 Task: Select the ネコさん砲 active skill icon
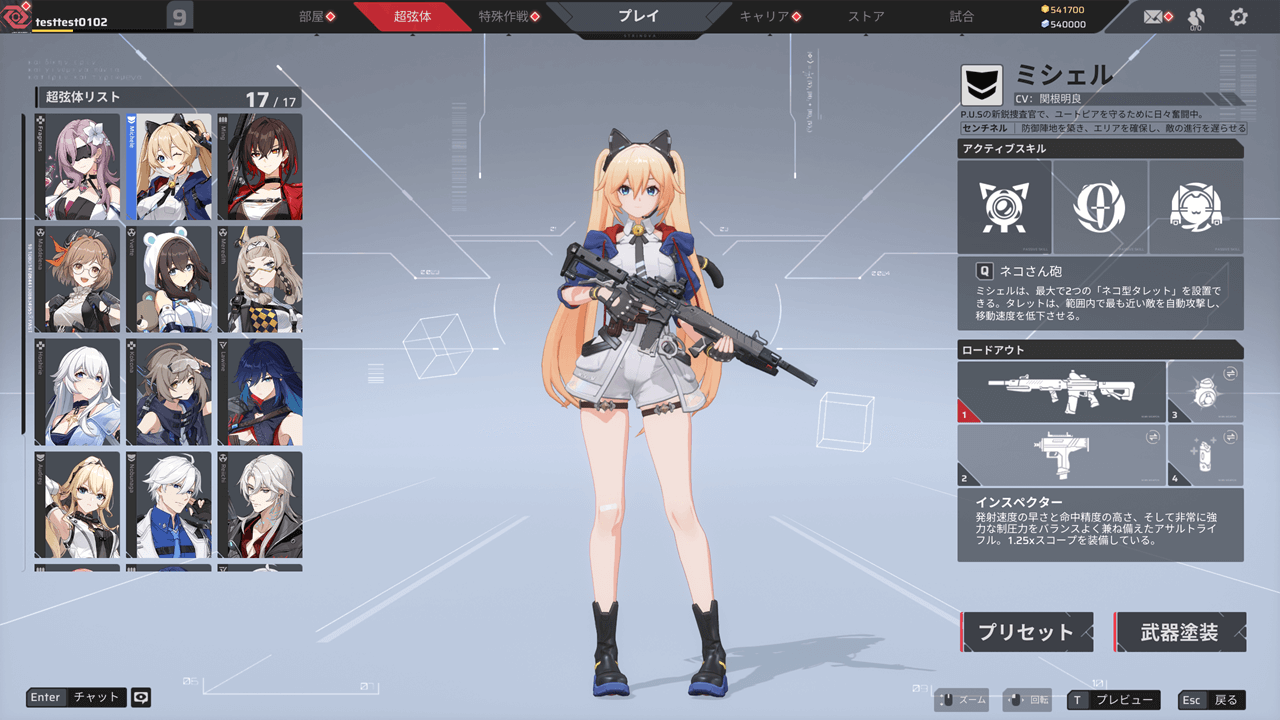[1004, 207]
